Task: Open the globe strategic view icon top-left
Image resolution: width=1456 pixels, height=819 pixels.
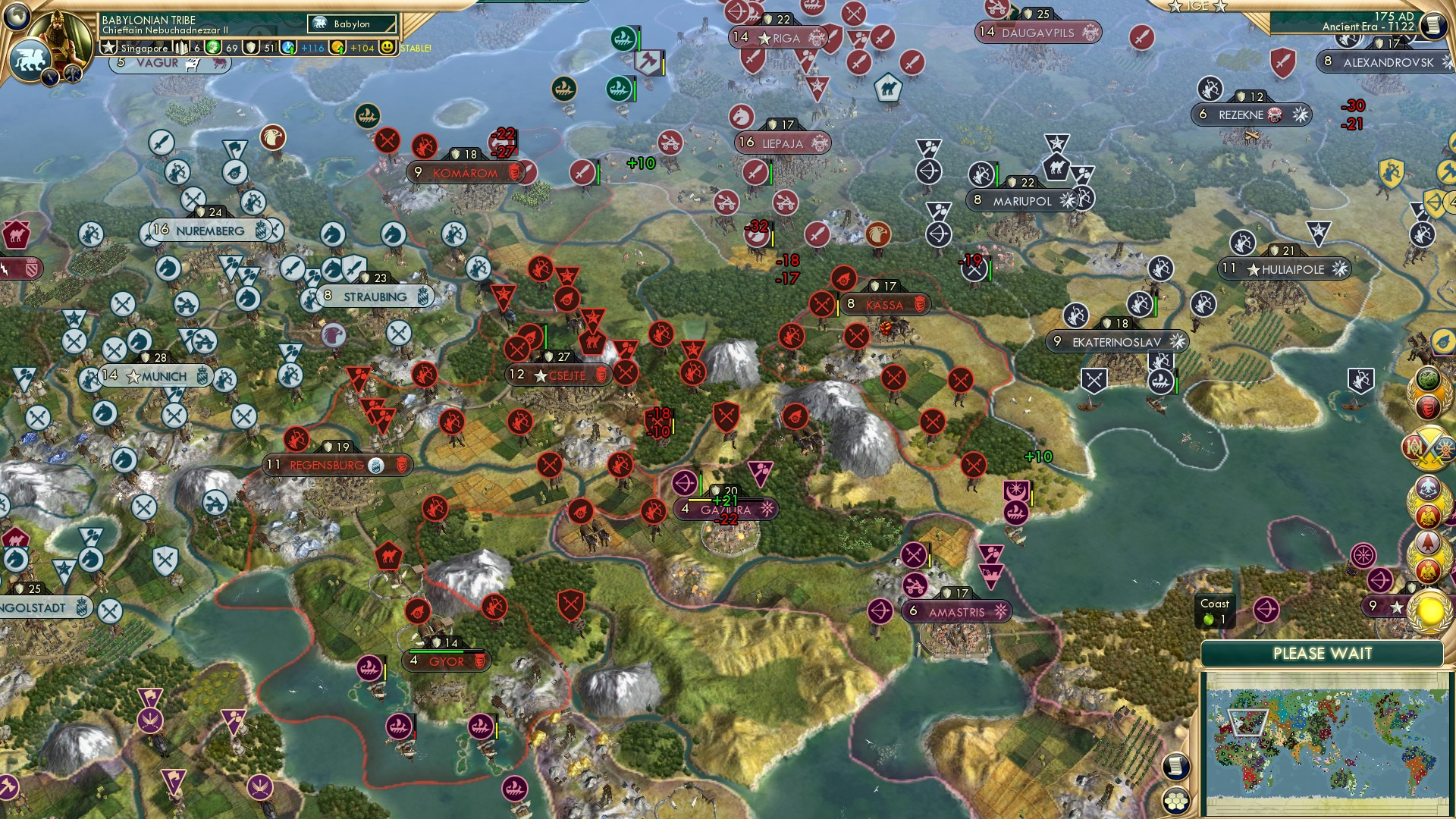Action: coord(18,17)
